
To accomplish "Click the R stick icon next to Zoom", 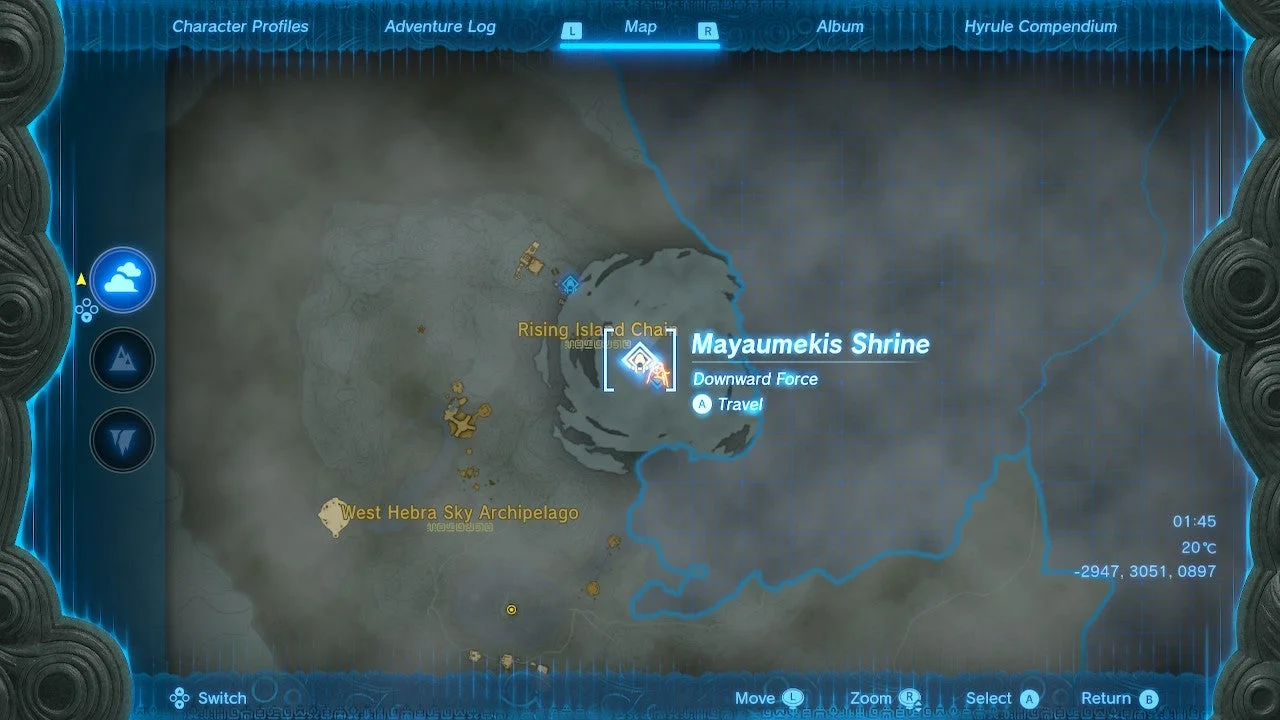I will [x=908, y=697].
